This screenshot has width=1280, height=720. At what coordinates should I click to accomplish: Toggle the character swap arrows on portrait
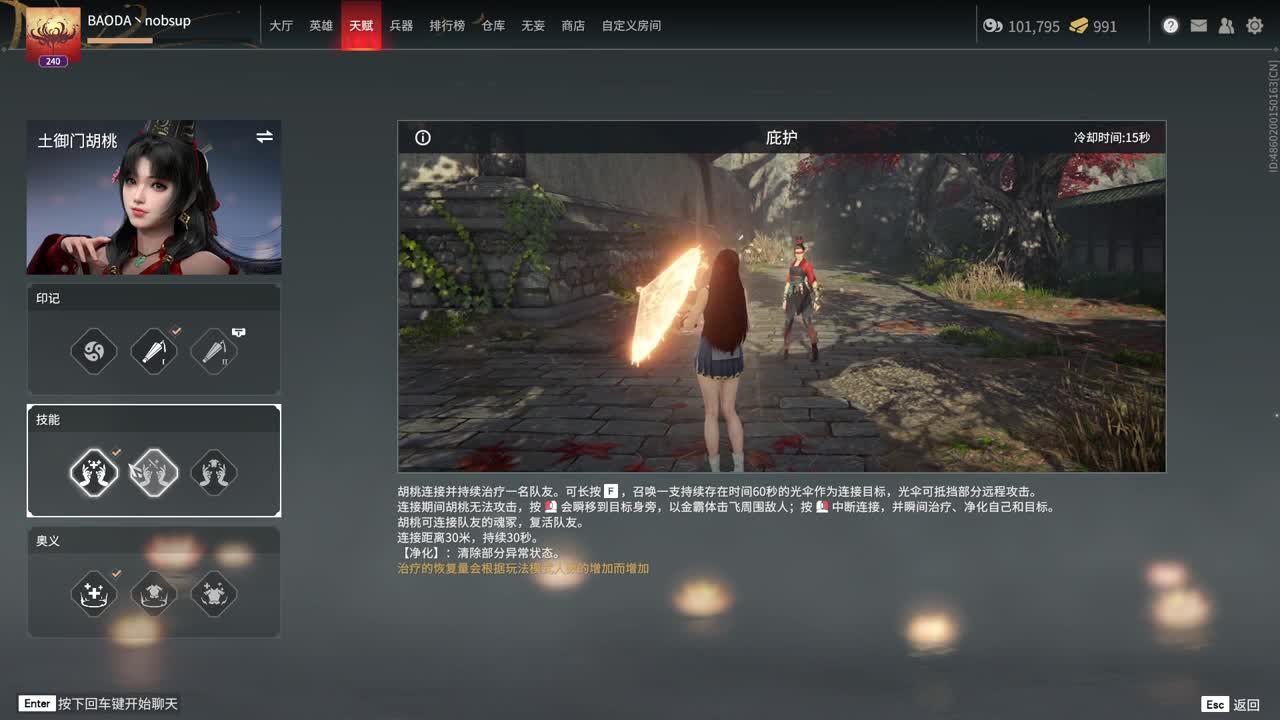click(264, 137)
